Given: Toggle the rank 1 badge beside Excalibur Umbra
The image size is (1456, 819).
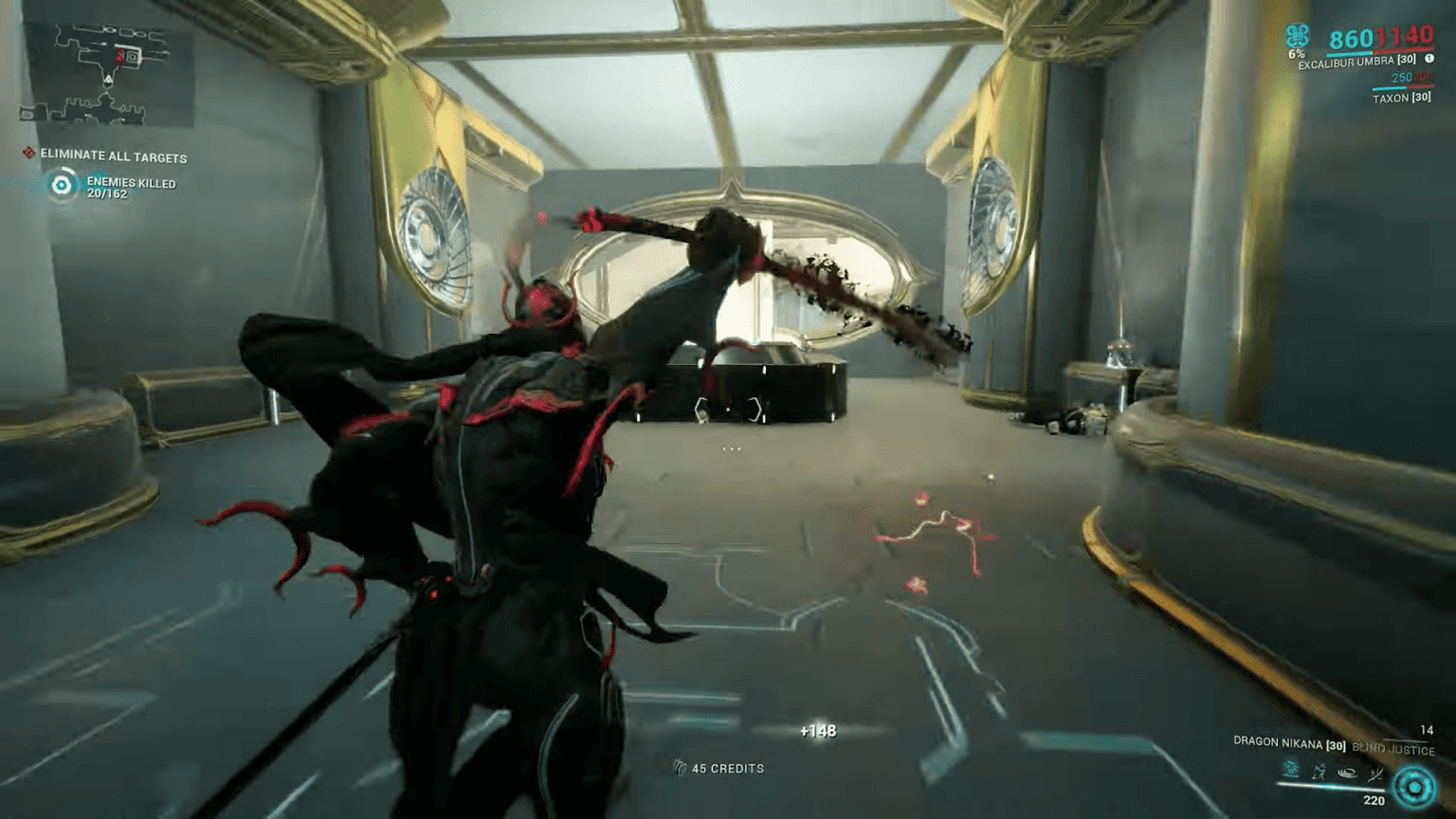Looking at the screenshot, I should [x=1430, y=59].
